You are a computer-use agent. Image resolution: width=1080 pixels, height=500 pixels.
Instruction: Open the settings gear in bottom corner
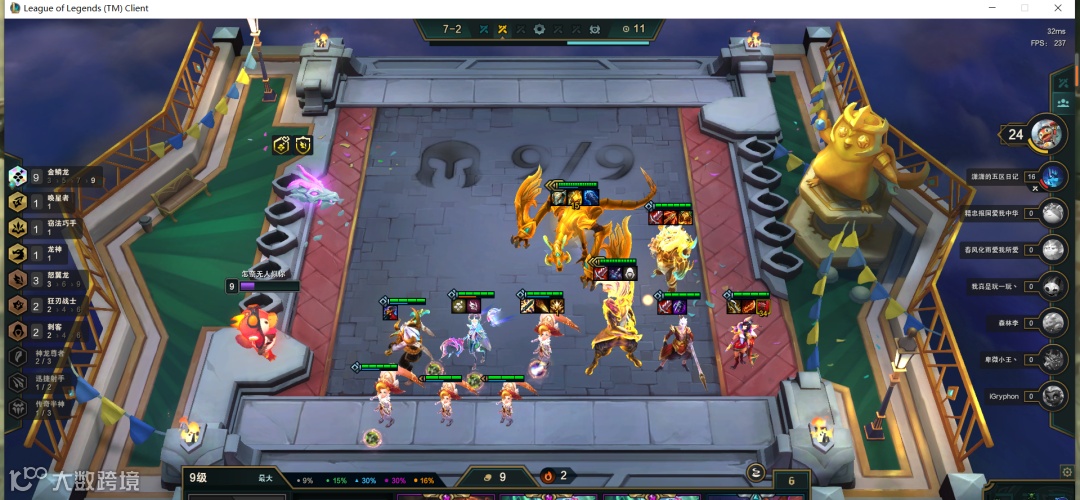pos(1067,471)
